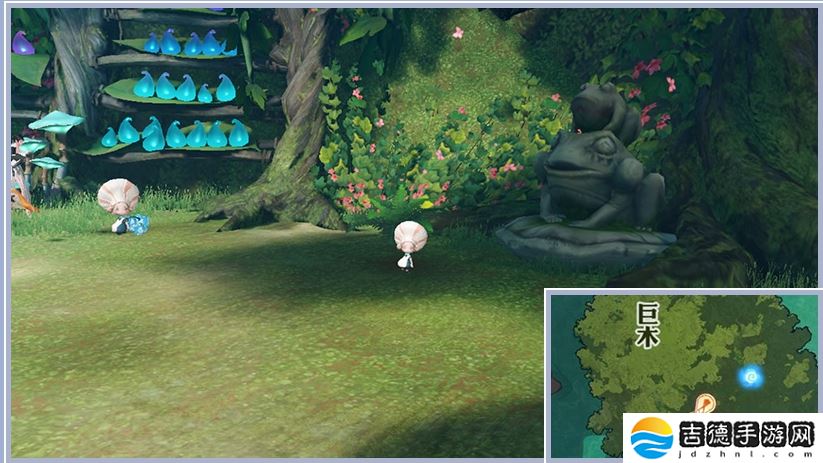Viewport: 823px width, 463px height.
Task: Select the glowing blue swirl map marker
Action: tap(750, 376)
